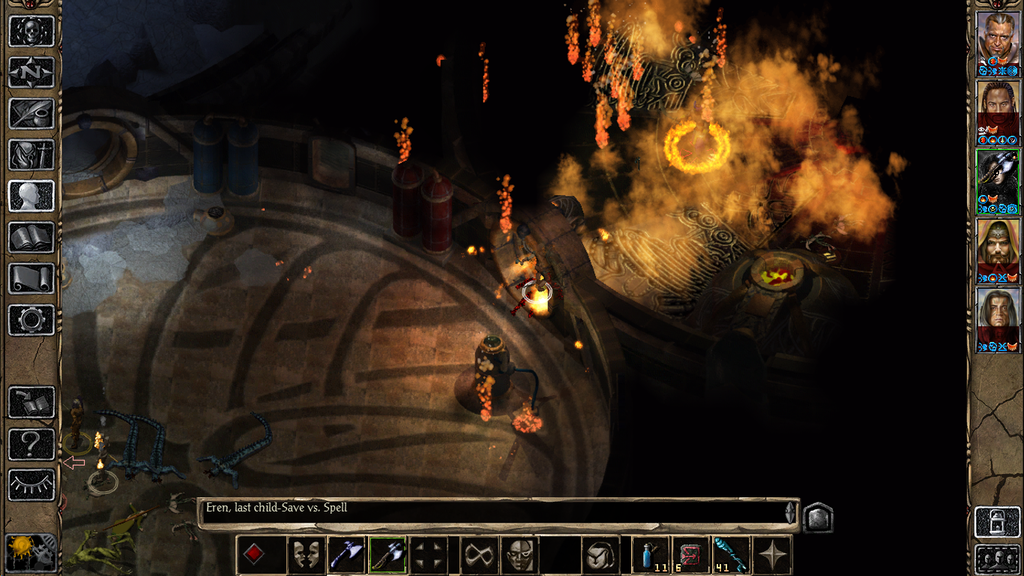The image size is (1024, 576).
Task: Select the top white-haired party portrait
Action: click(x=997, y=39)
